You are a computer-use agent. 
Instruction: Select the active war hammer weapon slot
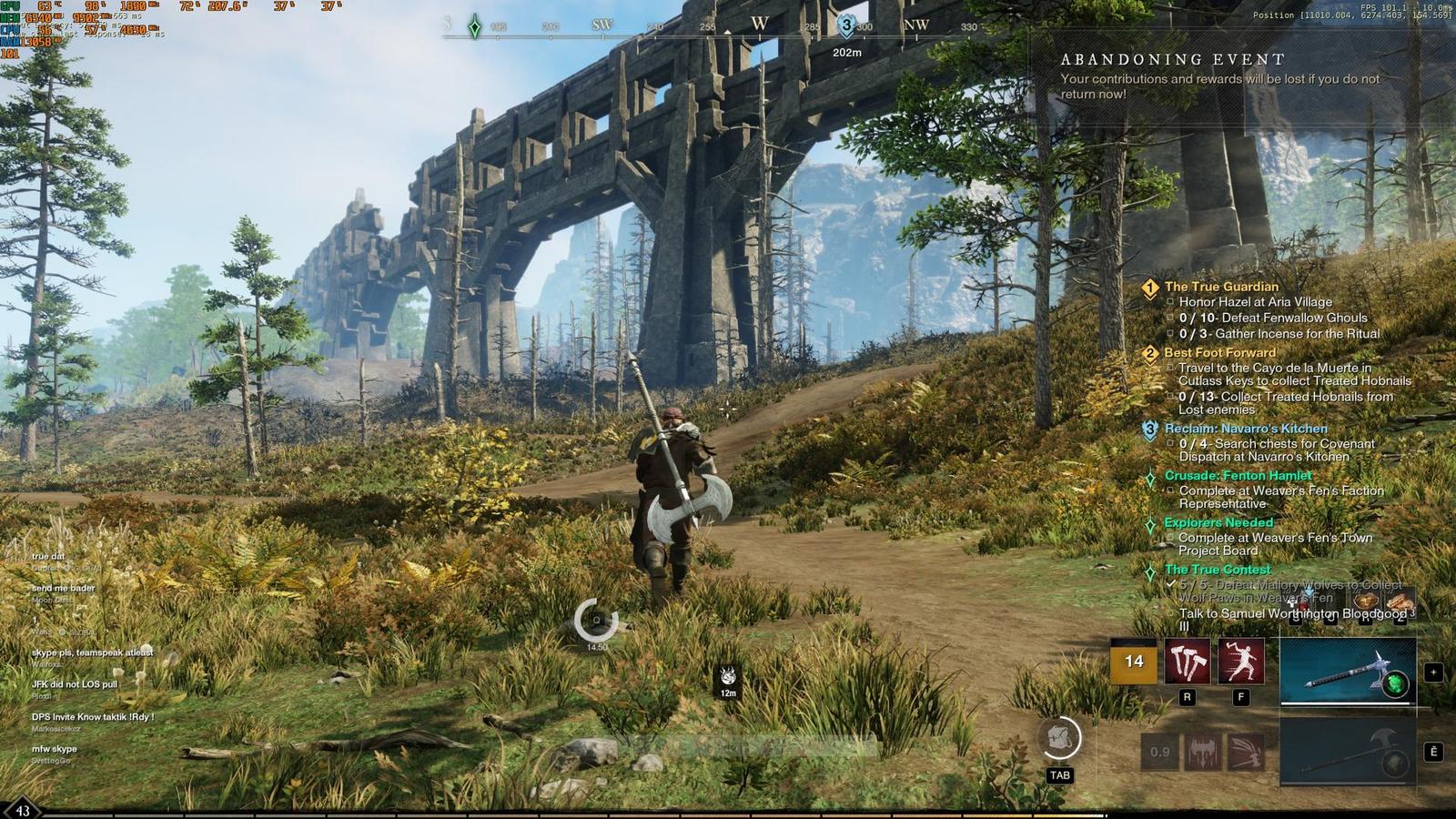click(1348, 672)
